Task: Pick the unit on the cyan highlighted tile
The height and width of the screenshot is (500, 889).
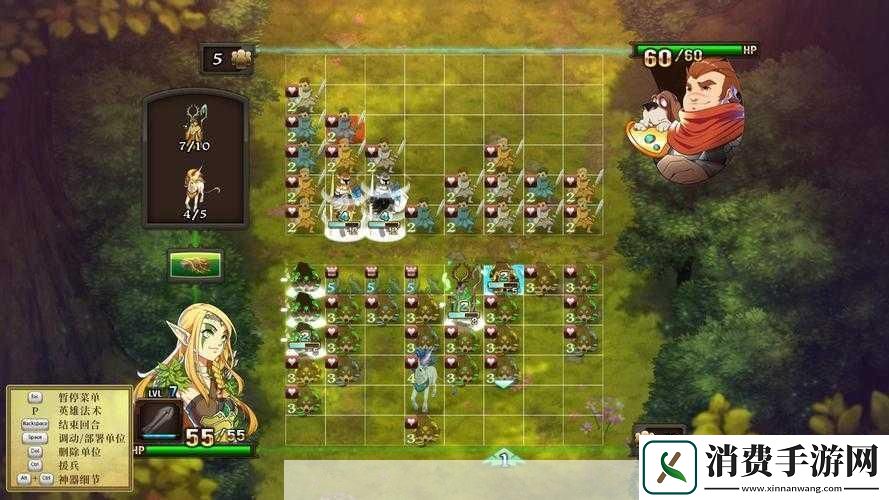Action: [x=502, y=280]
